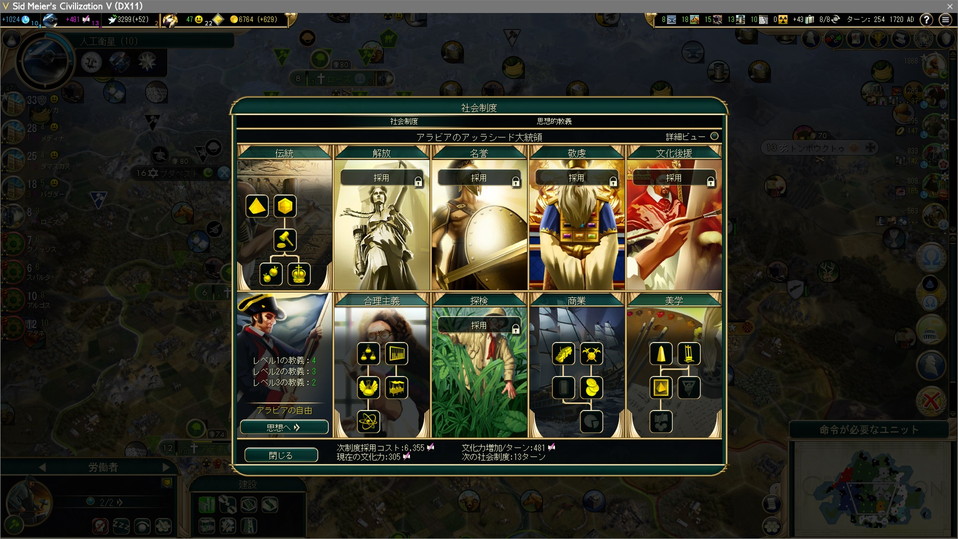The image size is (958, 539).
Task: Adopt the 敬虔 (Piety) policy tree
Action: (x=576, y=178)
